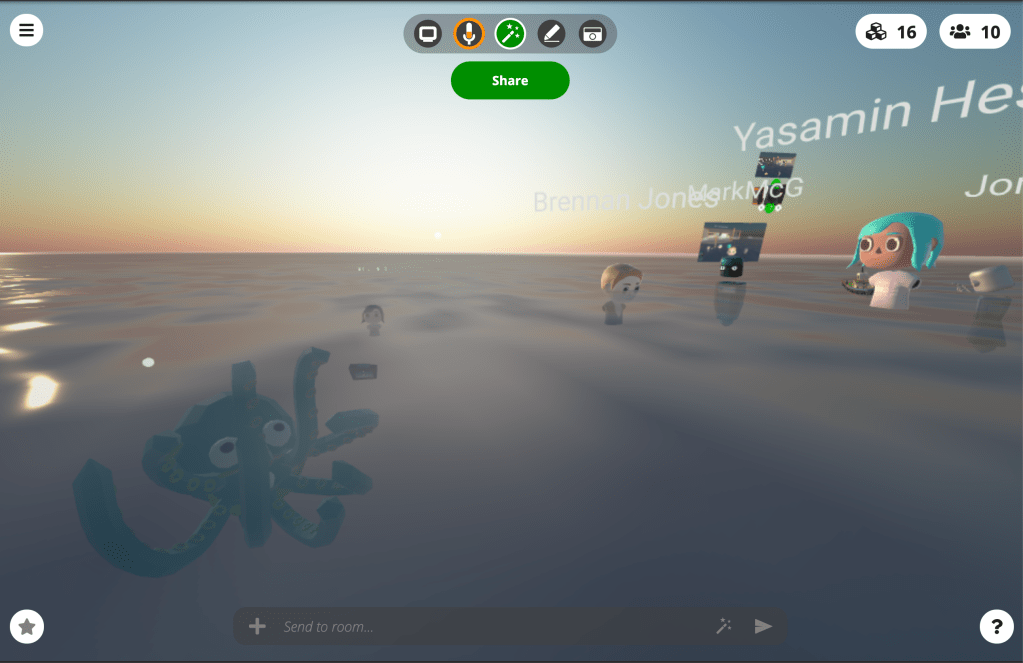Click the star favorite button
Image resolution: width=1023 pixels, height=663 pixels.
click(27, 627)
